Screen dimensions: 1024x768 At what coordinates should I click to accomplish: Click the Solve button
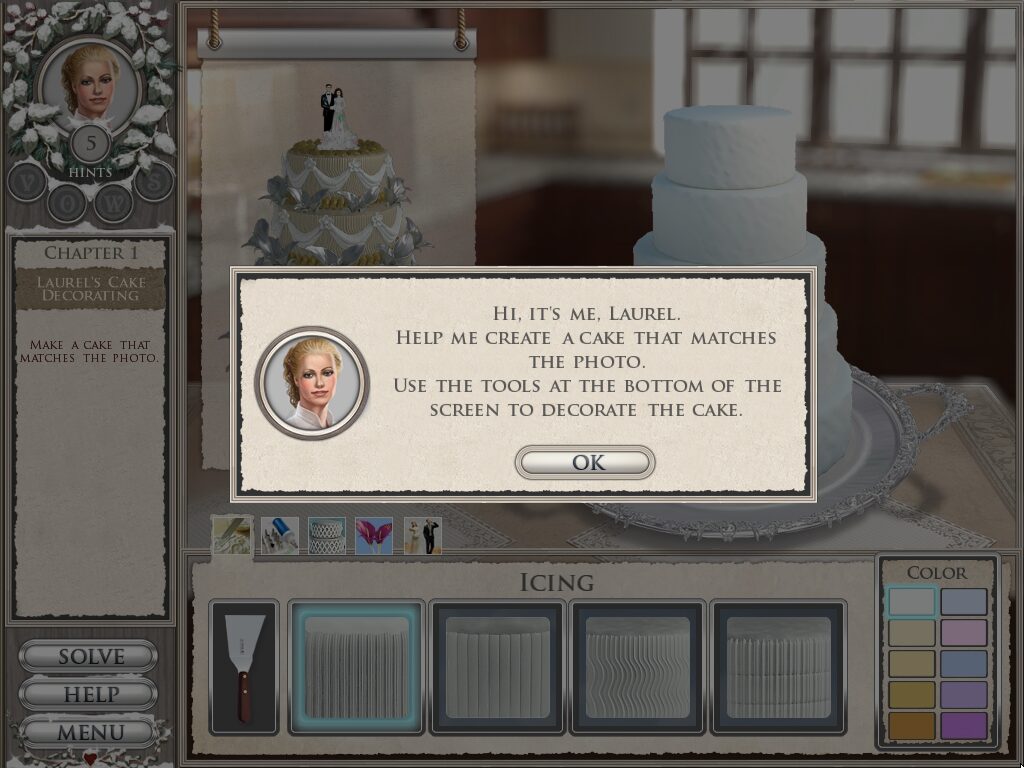[89, 657]
